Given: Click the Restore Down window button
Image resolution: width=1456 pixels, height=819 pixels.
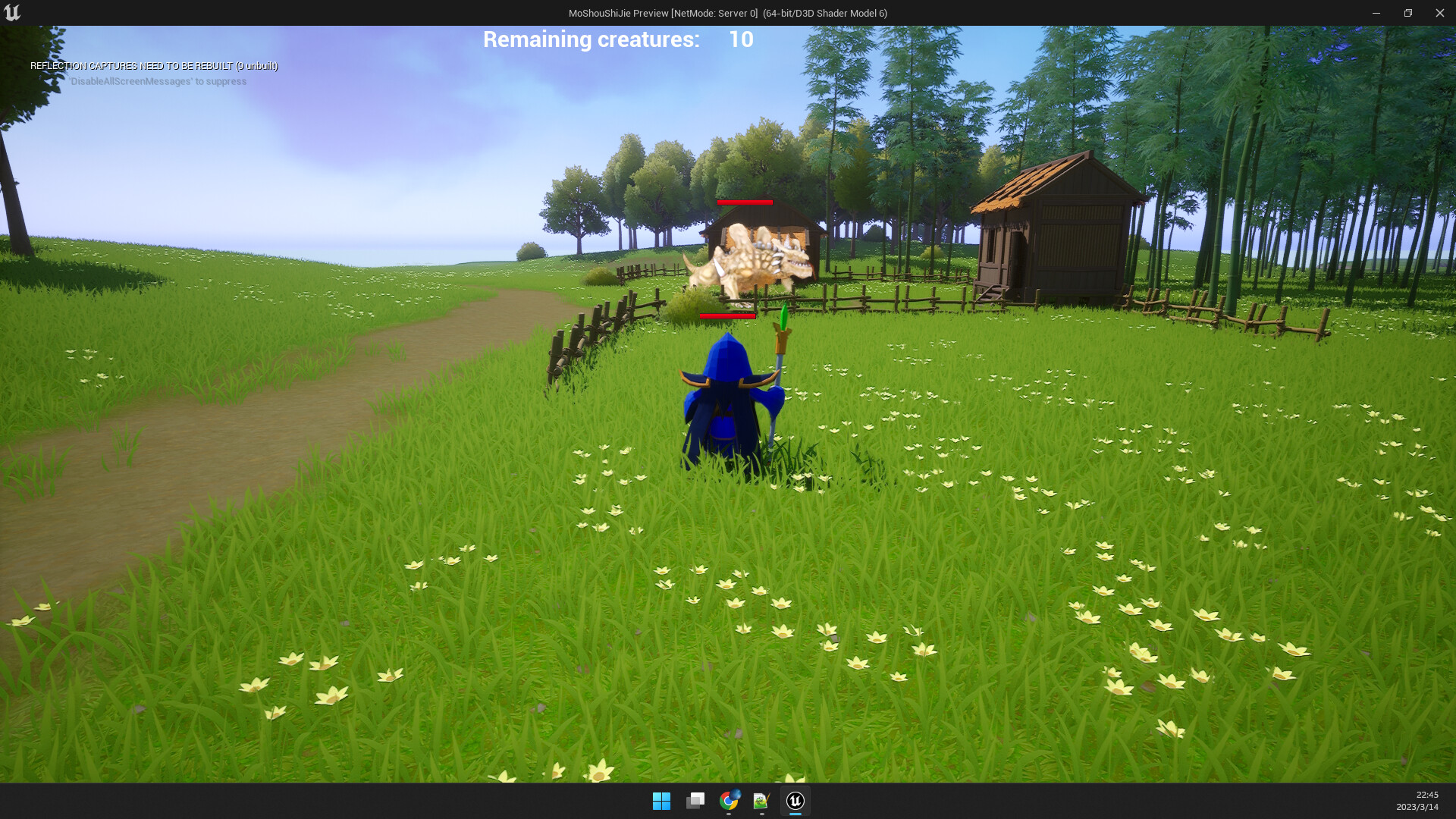Looking at the screenshot, I should tap(1407, 12).
